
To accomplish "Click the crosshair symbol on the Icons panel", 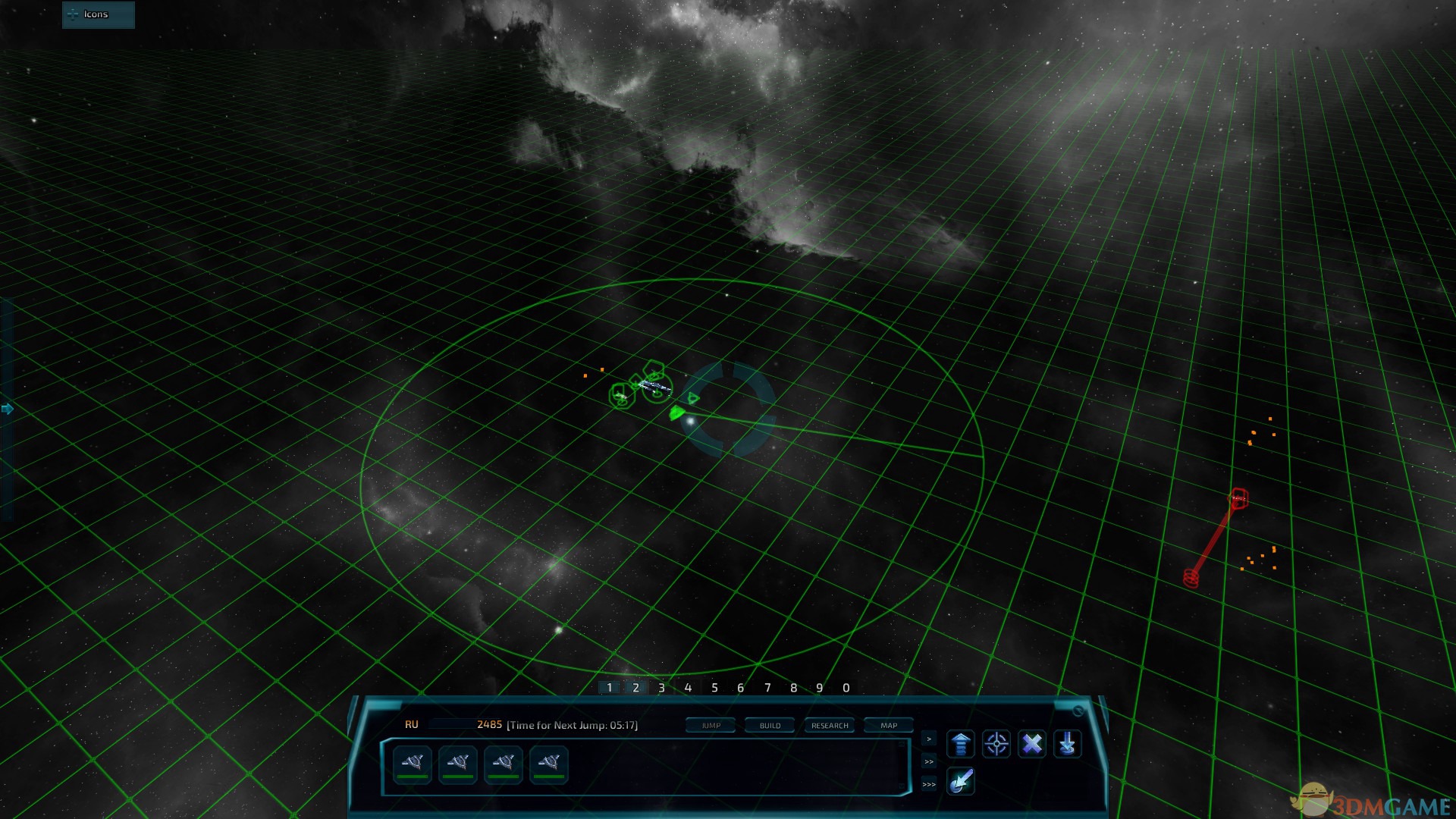I will click(73, 14).
